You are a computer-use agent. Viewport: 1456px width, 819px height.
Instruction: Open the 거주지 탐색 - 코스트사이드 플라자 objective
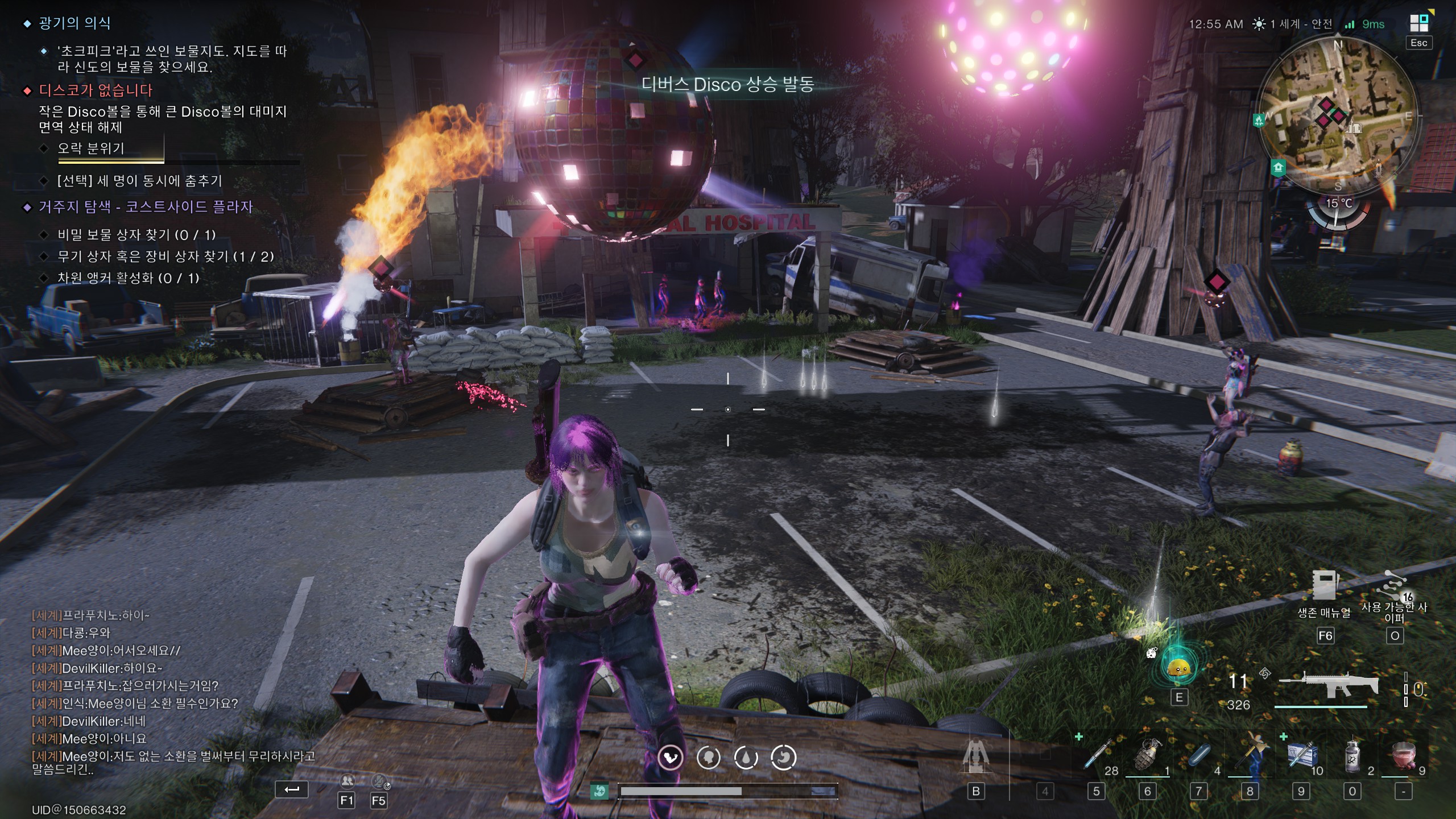pos(146,207)
